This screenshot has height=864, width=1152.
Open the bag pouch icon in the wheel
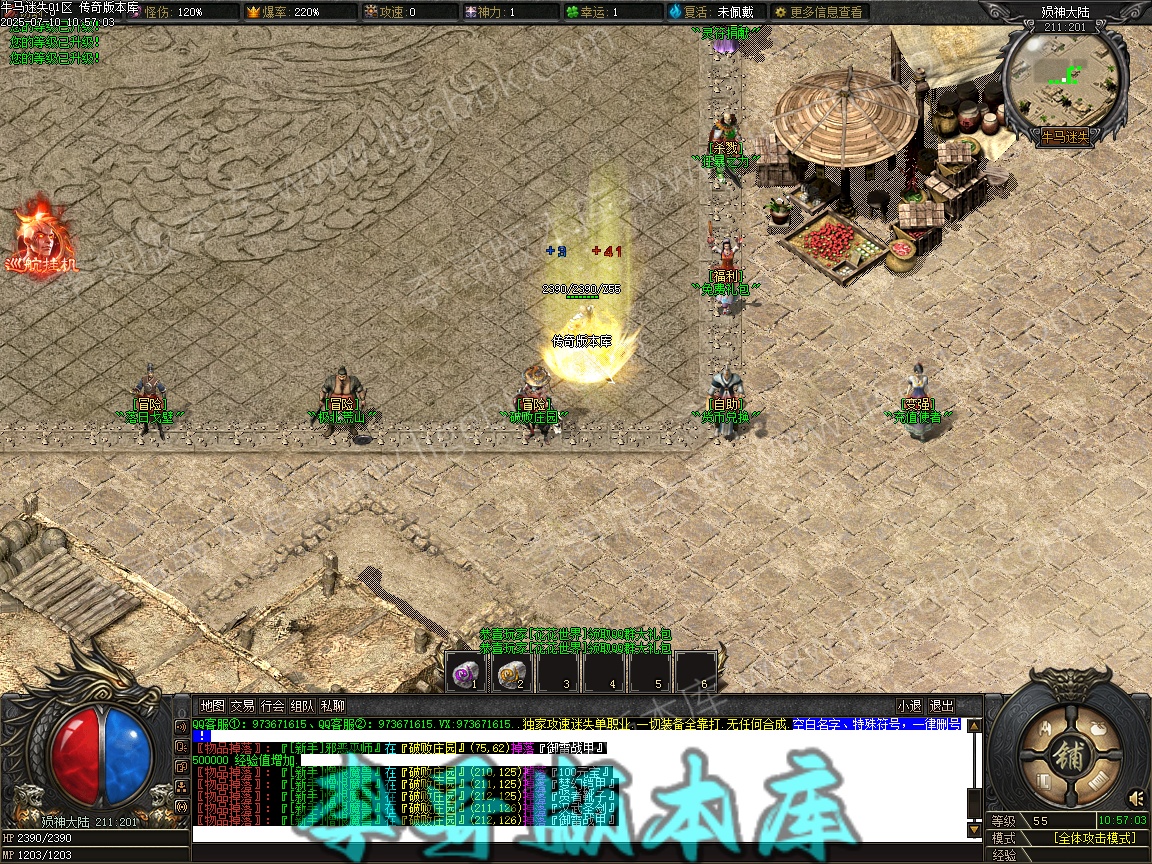1097,727
